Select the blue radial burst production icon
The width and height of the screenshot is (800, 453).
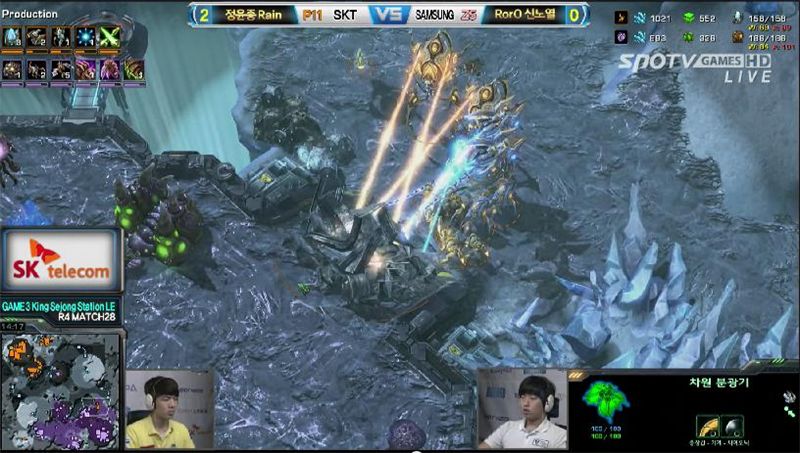(84, 37)
